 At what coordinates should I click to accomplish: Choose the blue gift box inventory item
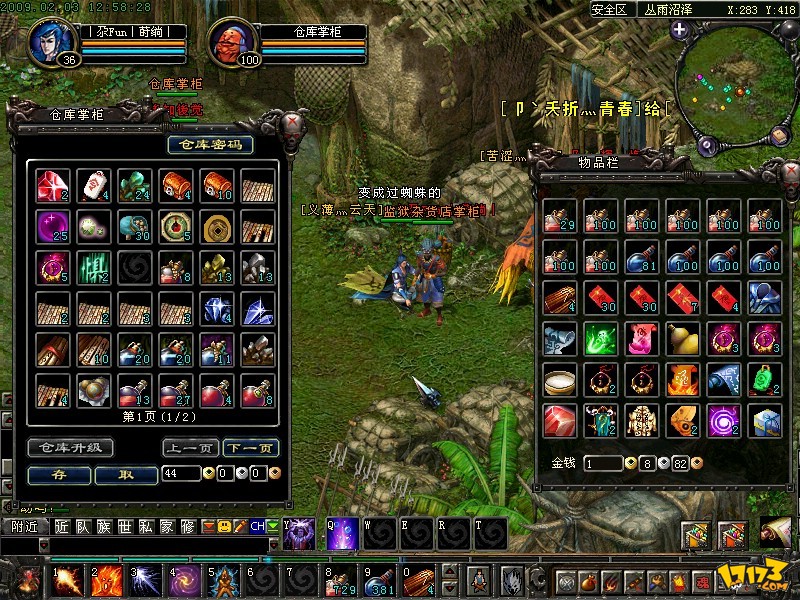(x=765, y=421)
